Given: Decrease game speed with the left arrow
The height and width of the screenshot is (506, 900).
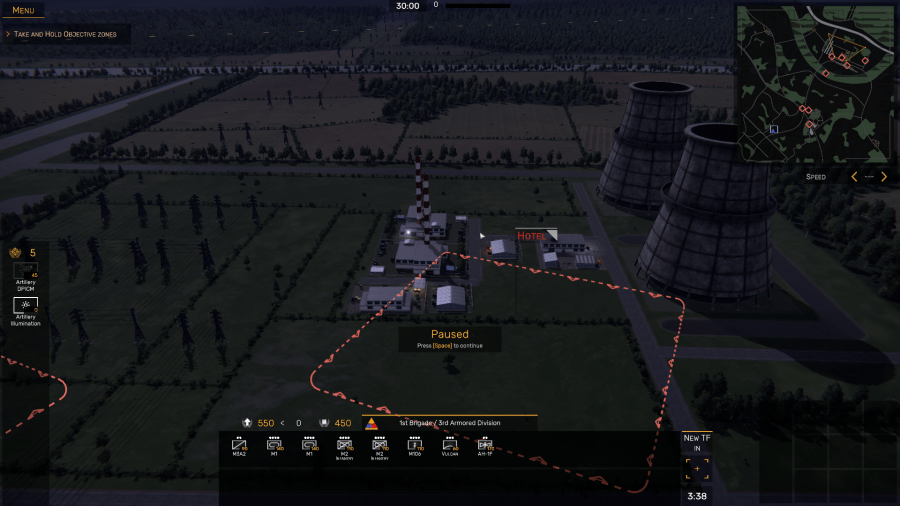Looking at the screenshot, I should [x=853, y=177].
